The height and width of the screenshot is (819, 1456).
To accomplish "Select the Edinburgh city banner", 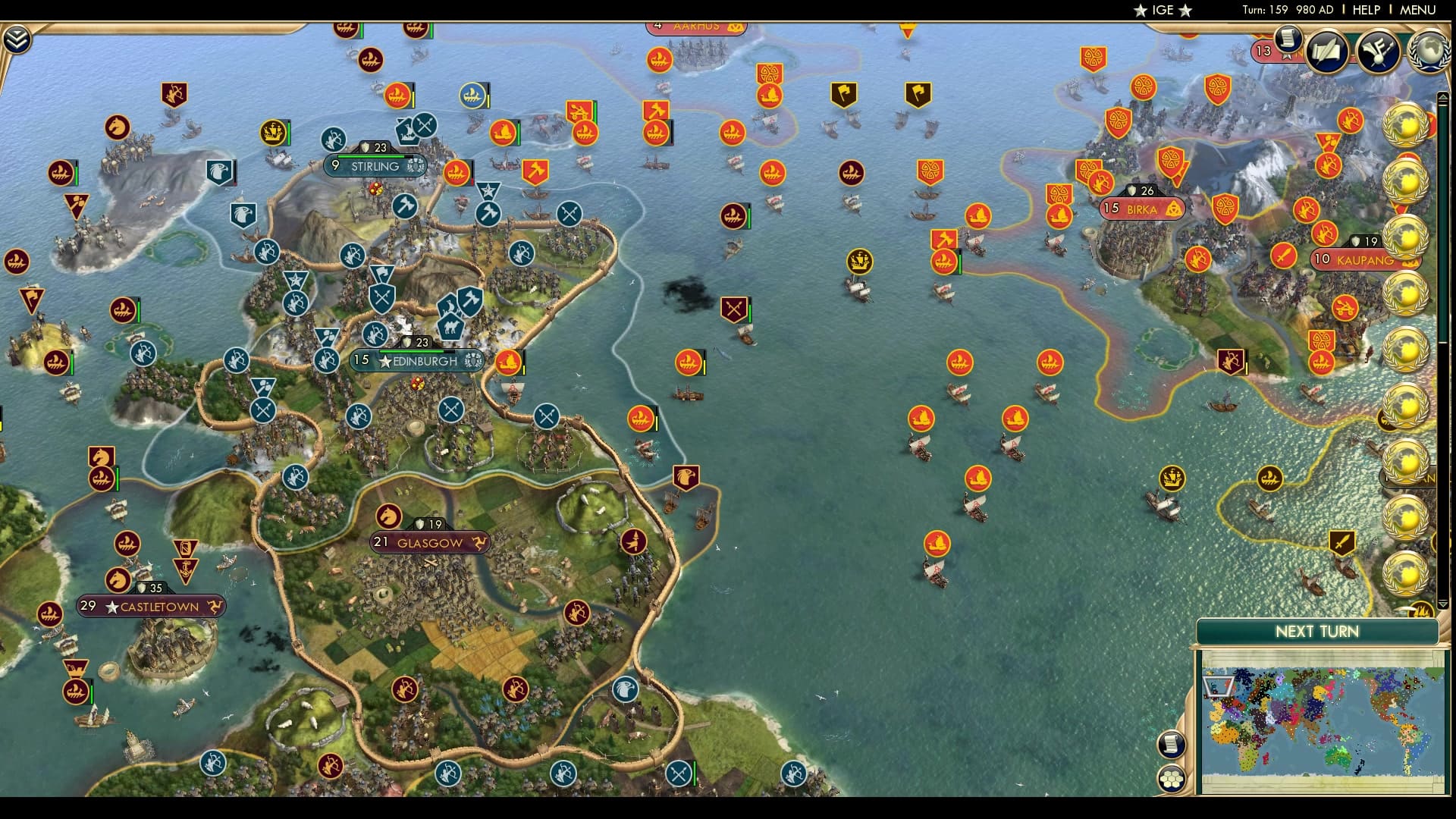I will [418, 362].
